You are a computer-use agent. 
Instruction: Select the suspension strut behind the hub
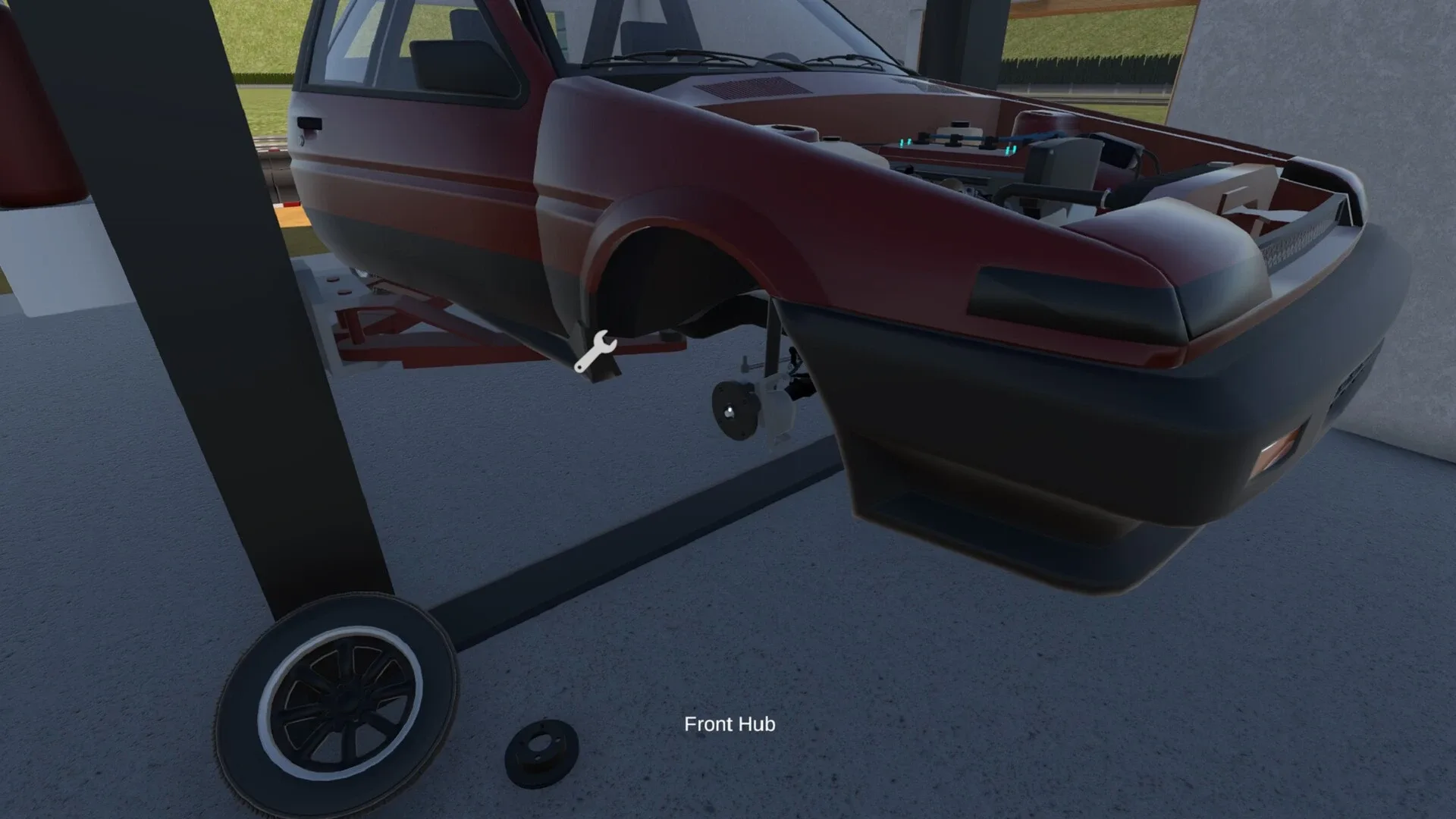[773, 341]
